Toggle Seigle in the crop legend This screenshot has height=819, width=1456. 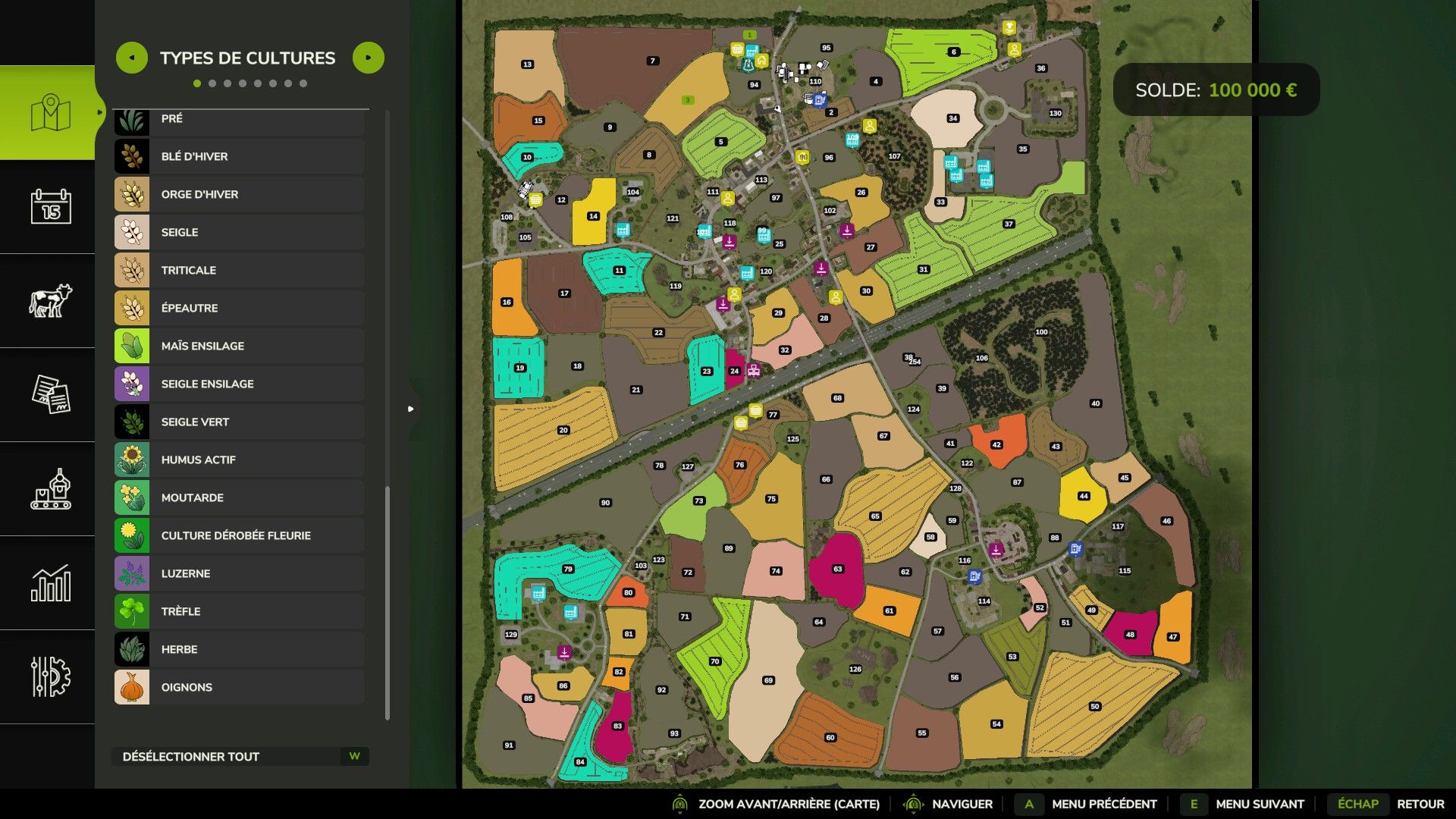point(239,232)
